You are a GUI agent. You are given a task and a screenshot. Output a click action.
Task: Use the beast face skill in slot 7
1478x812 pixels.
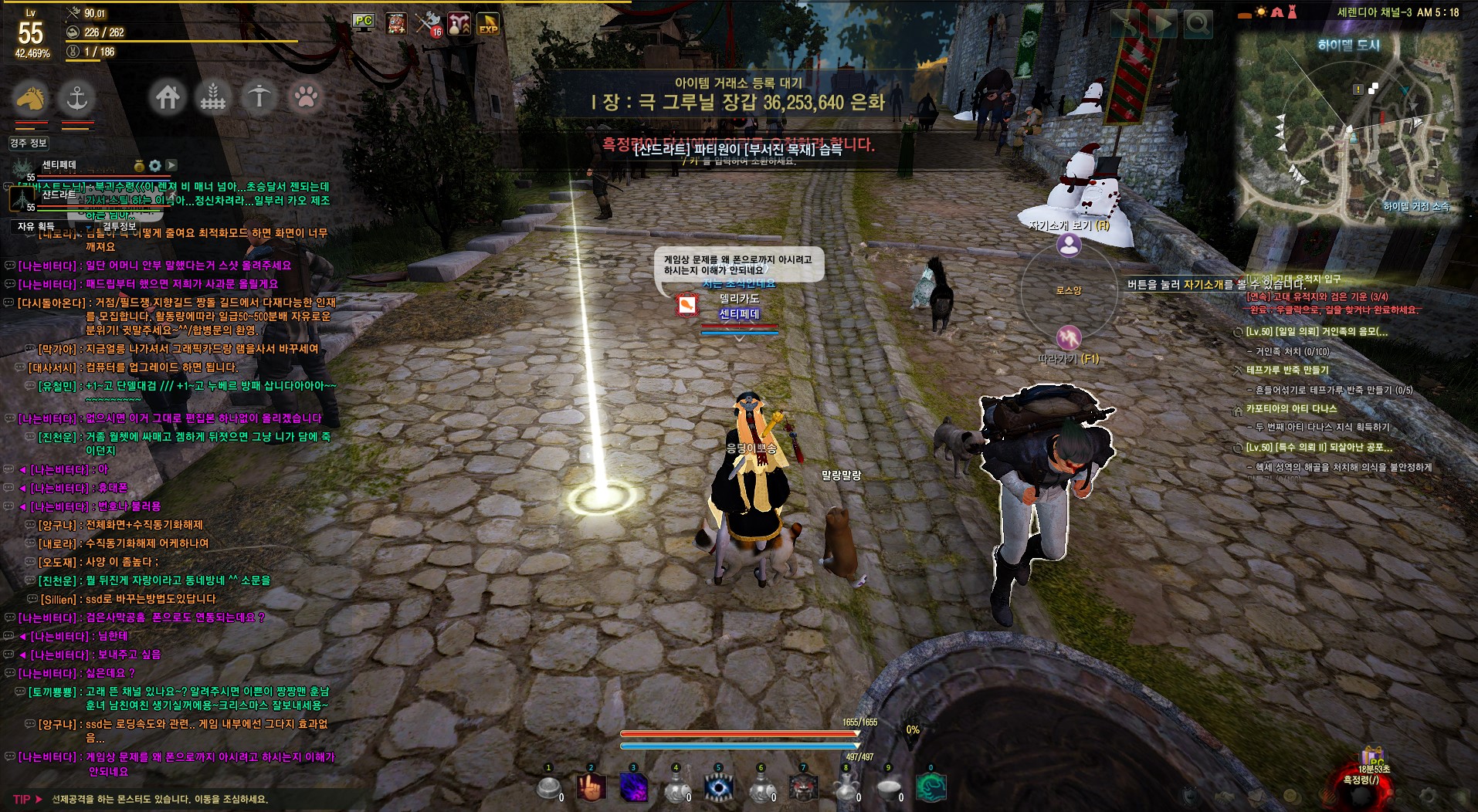click(803, 788)
